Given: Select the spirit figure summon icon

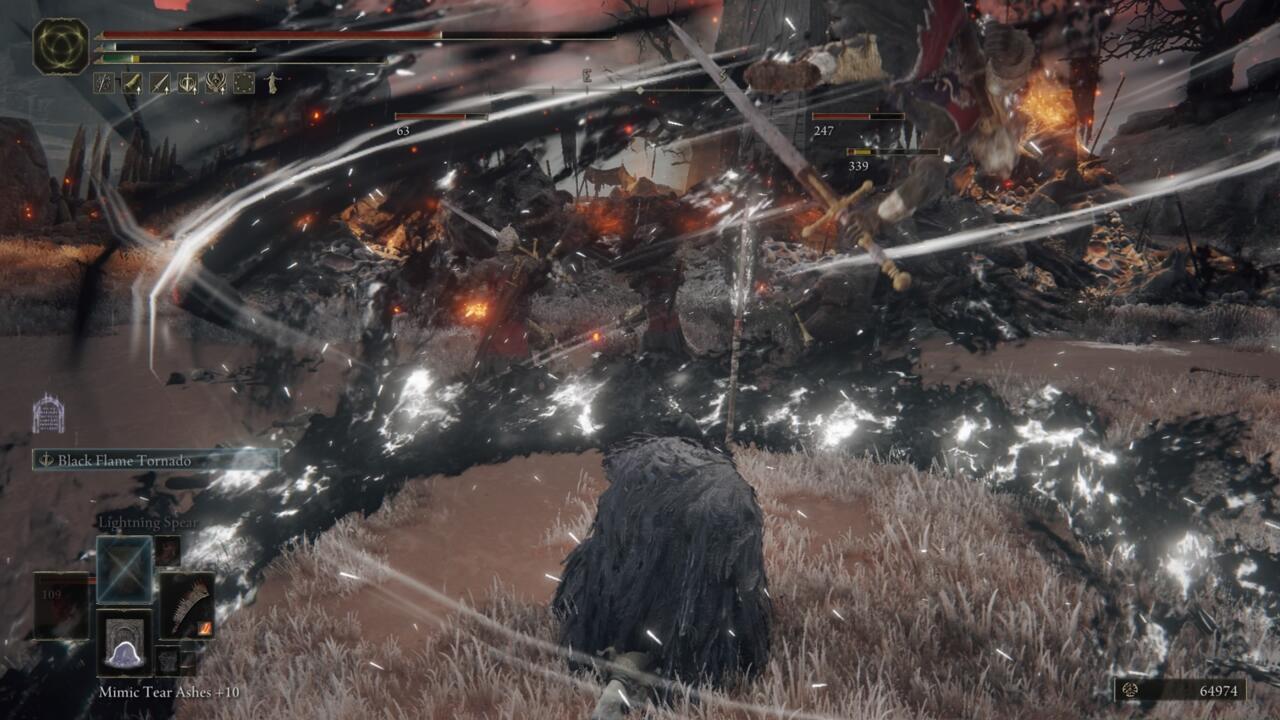Looking at the screenshot, I should coord(272,83).
